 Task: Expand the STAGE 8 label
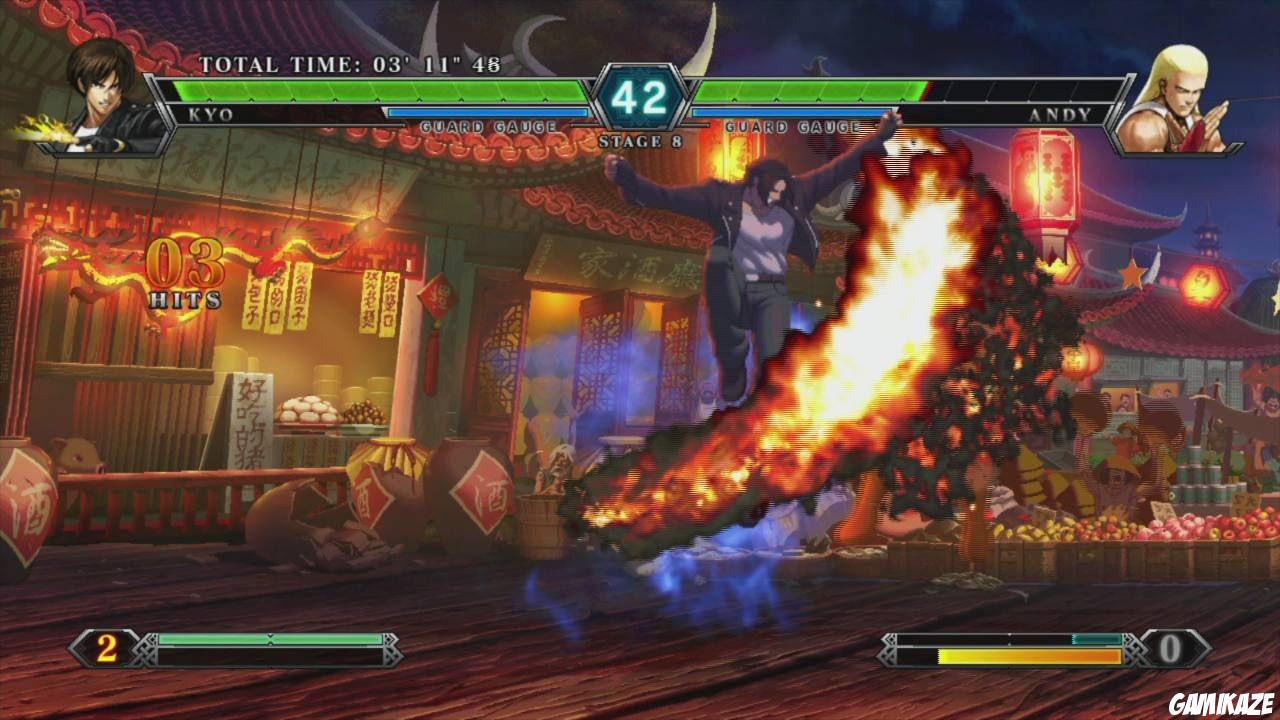[x=638, y=140]
